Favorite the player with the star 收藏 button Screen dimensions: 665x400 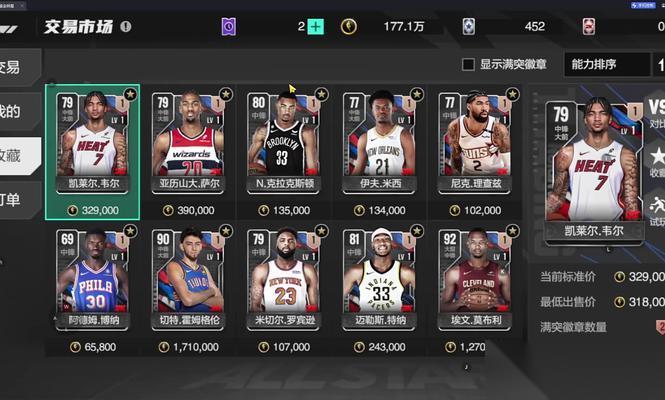coord(656,160)
